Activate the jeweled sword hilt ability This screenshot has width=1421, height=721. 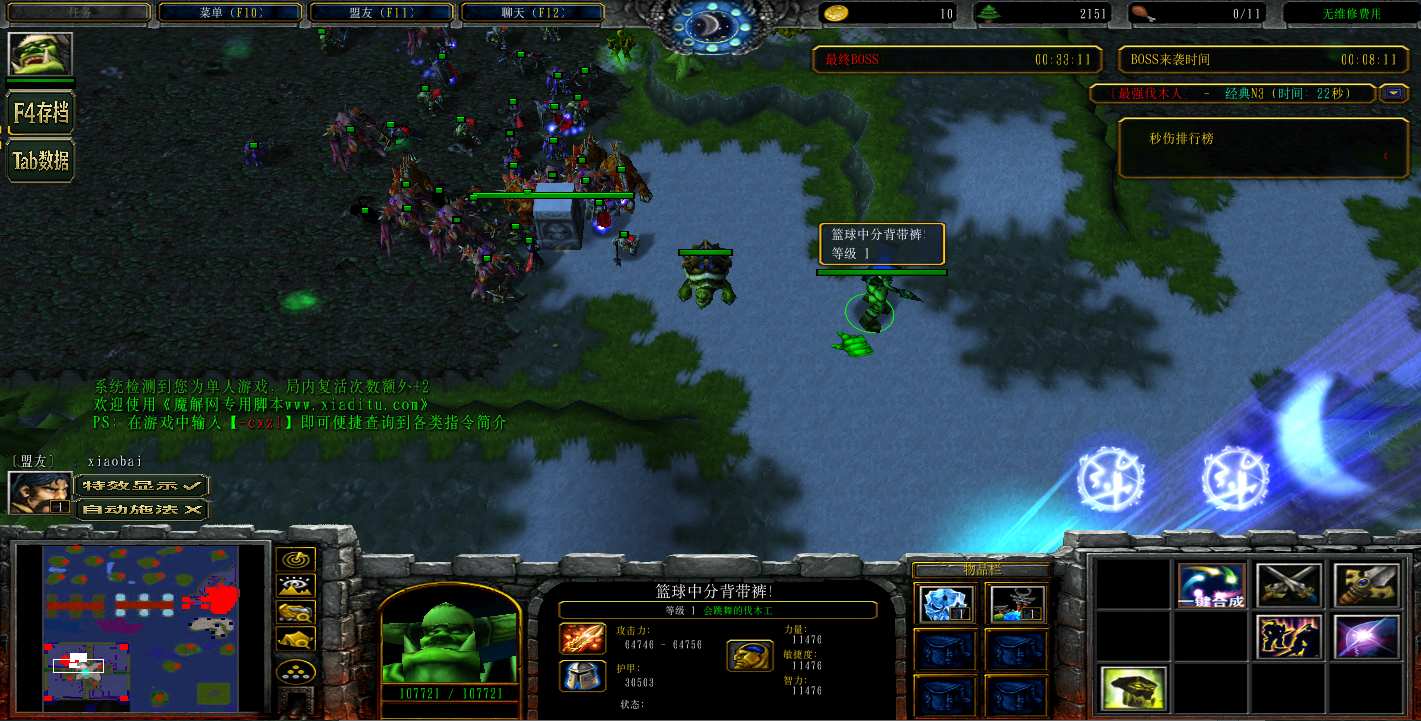pos(1366,586)
